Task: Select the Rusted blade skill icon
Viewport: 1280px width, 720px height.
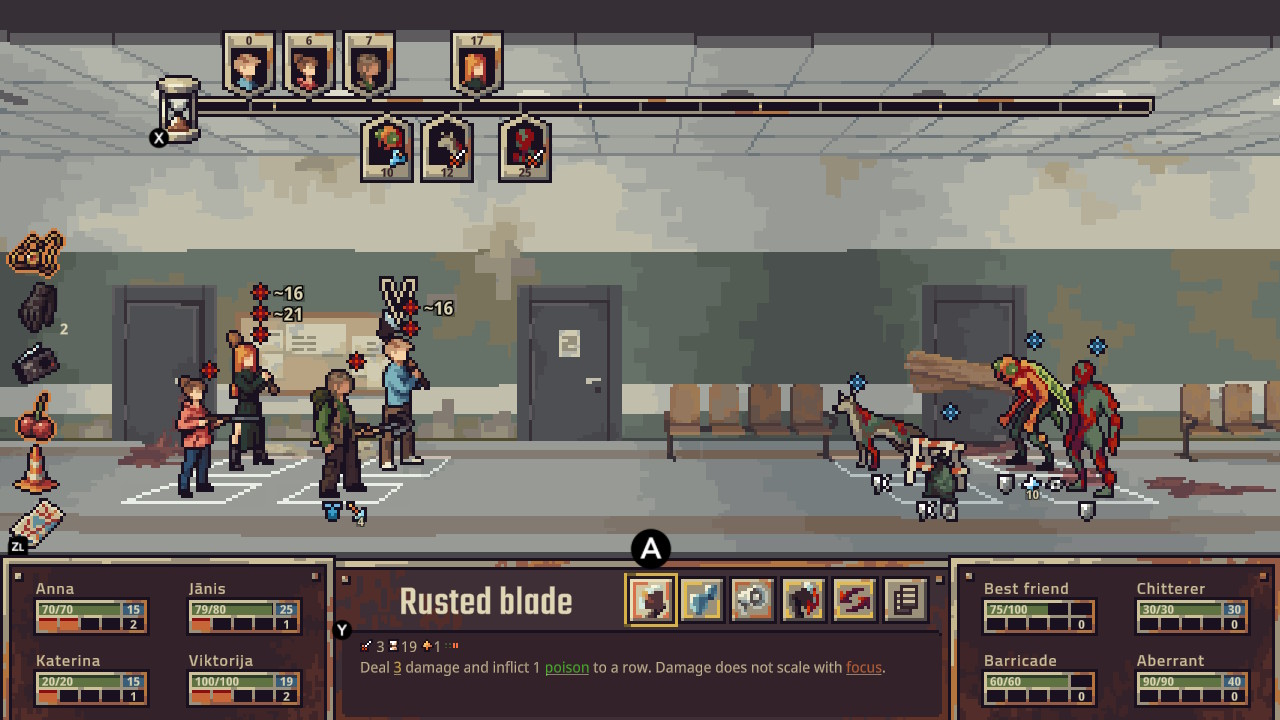Action: click(x=651, y=599)
